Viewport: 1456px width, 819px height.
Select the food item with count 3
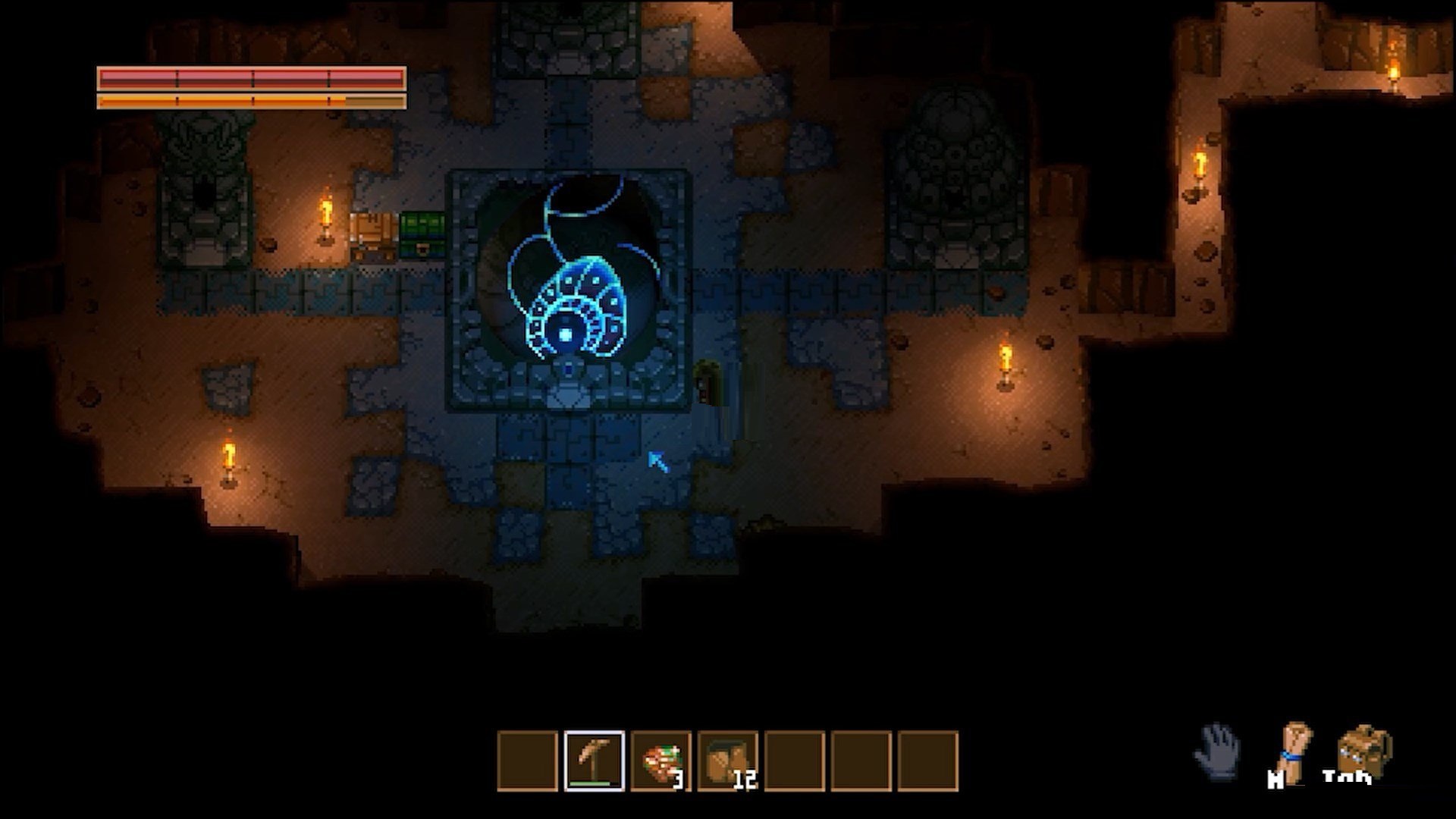(661, 761)
